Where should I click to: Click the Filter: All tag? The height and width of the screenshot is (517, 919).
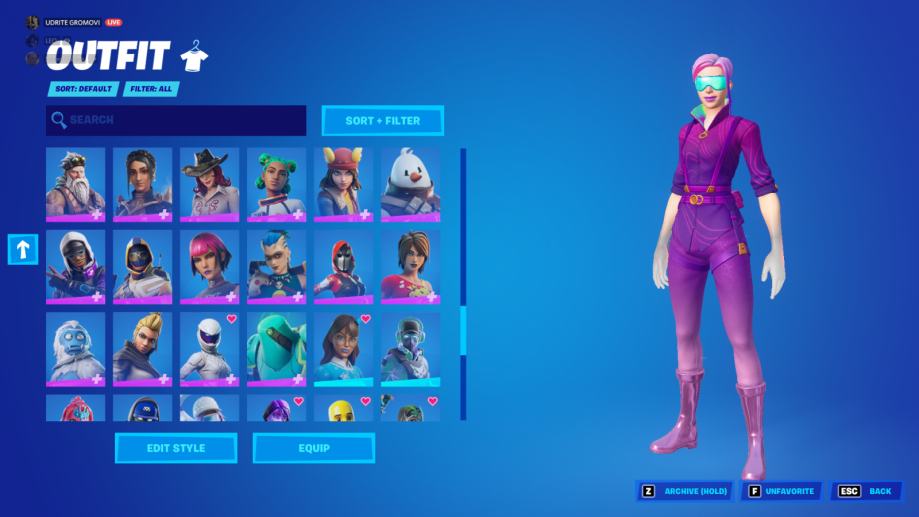point(151,89)
